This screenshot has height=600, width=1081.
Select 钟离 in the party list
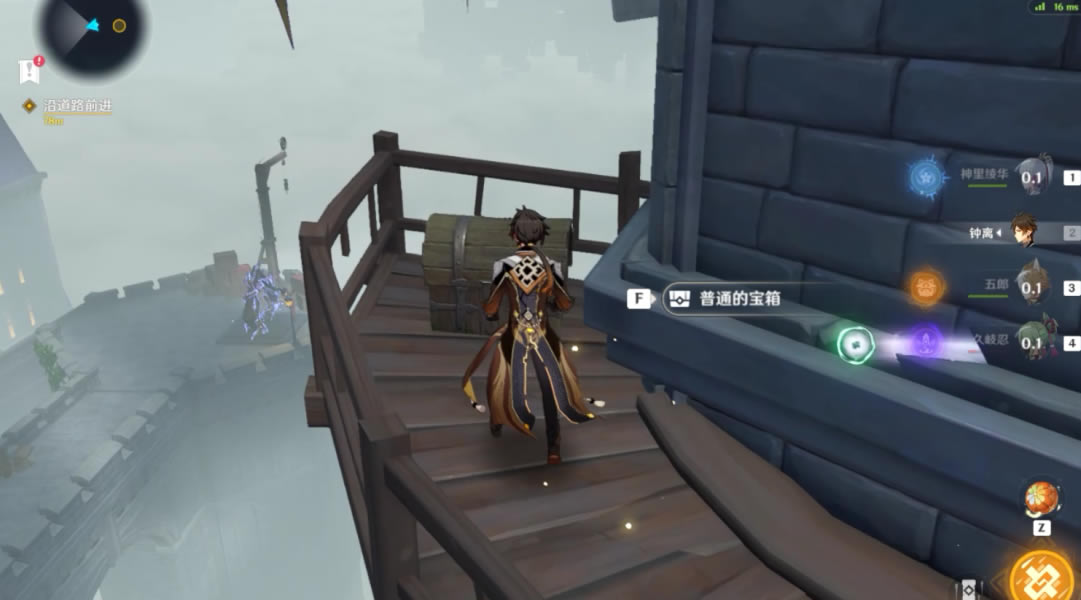1024,232
